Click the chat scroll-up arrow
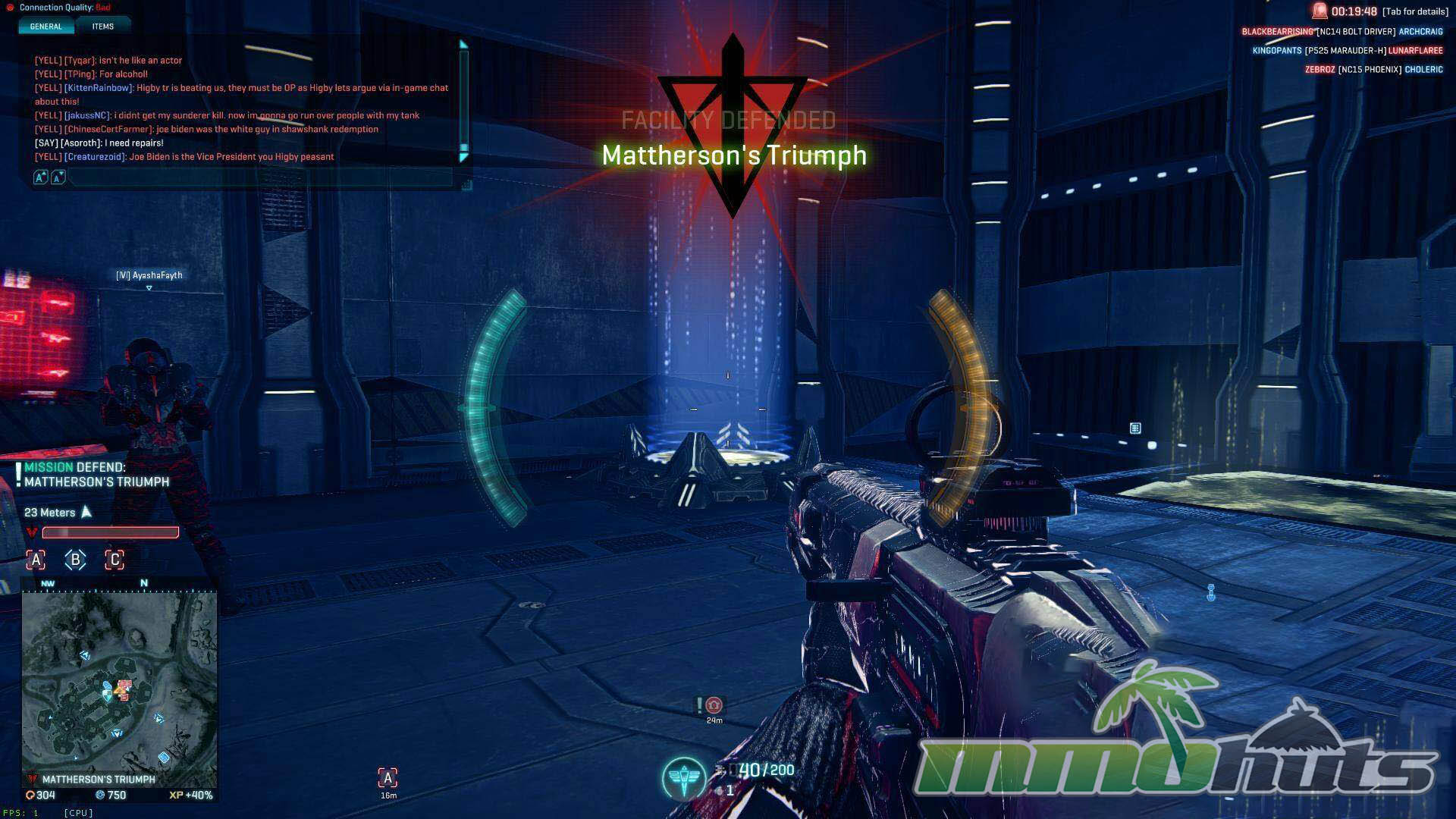Viewport: 1456px width, 819px height. 463,45
